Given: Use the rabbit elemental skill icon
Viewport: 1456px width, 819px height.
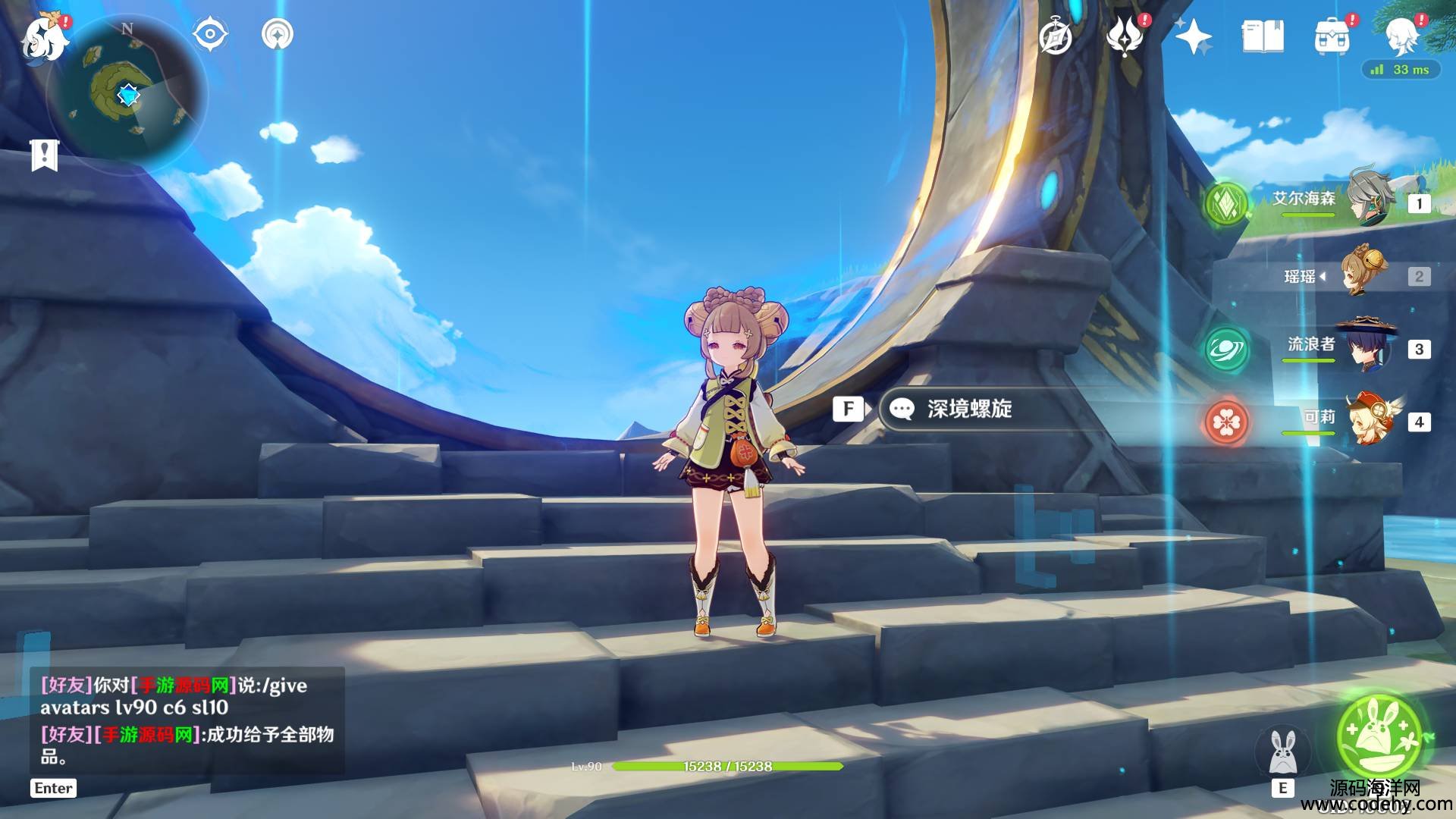Looking at the screenshot, I should pyautogui.click(x=1282, y=752).
